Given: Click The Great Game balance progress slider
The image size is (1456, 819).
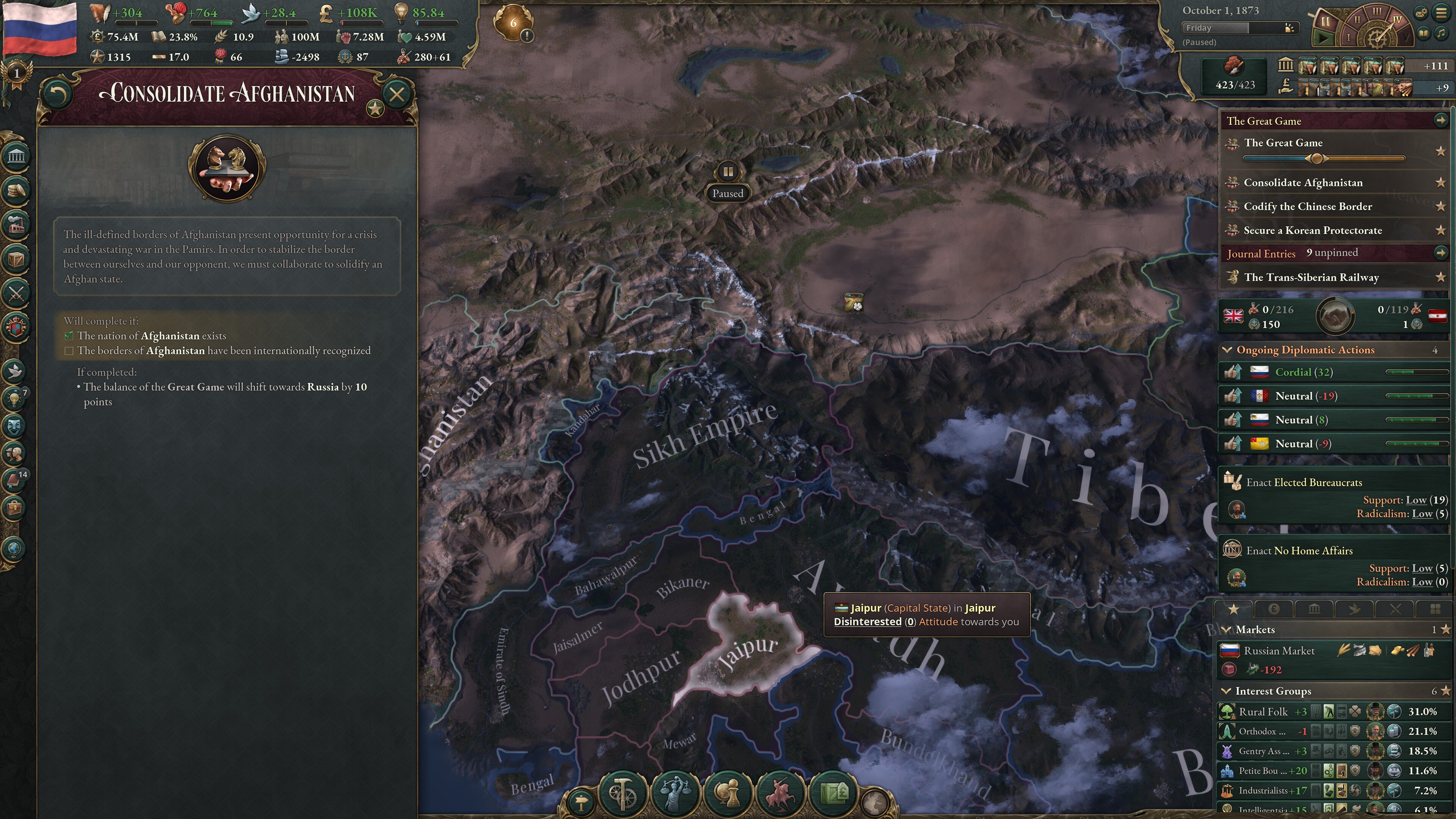Looking at the screenshot, I should point(1317,159).
